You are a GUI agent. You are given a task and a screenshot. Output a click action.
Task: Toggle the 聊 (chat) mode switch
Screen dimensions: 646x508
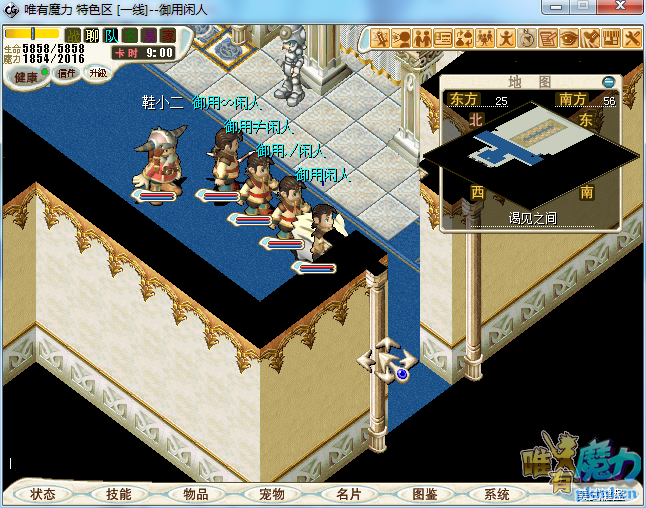point(92,36)
